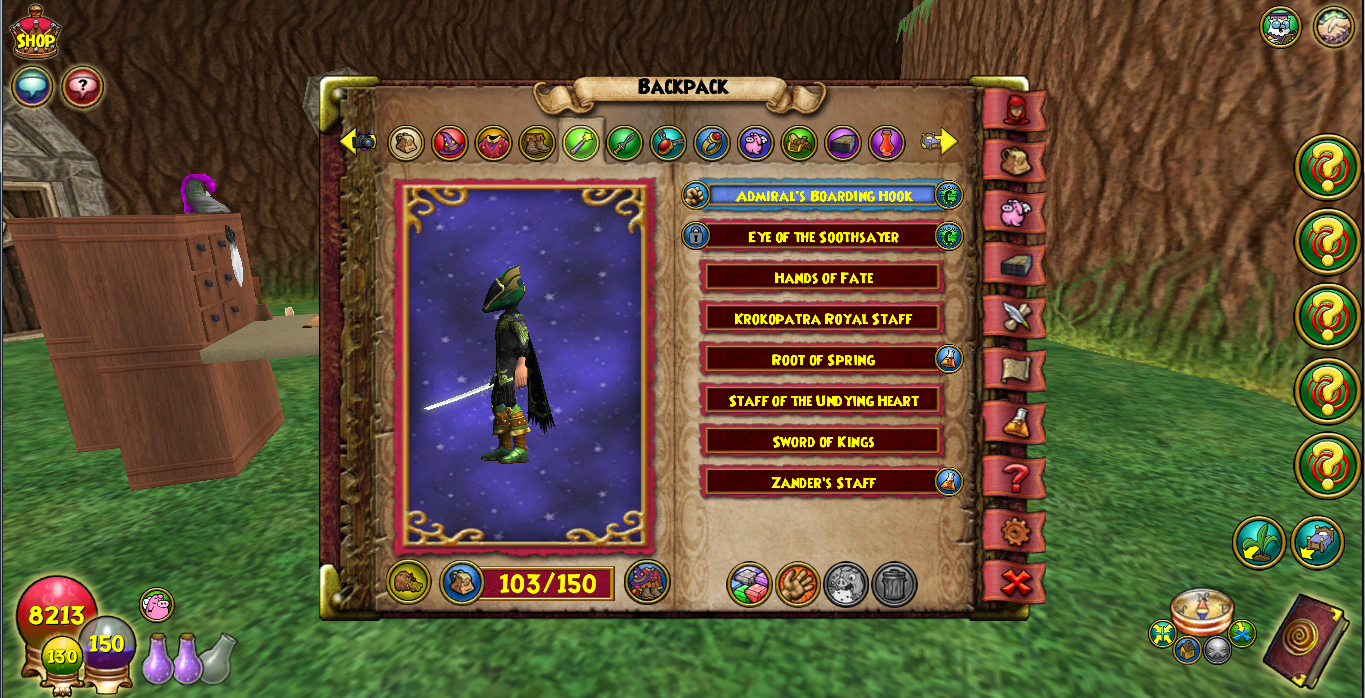The width and height of the screenshot is (1365, 698).
Task: Close the backpack with red X
Action: coord(1015,582)
